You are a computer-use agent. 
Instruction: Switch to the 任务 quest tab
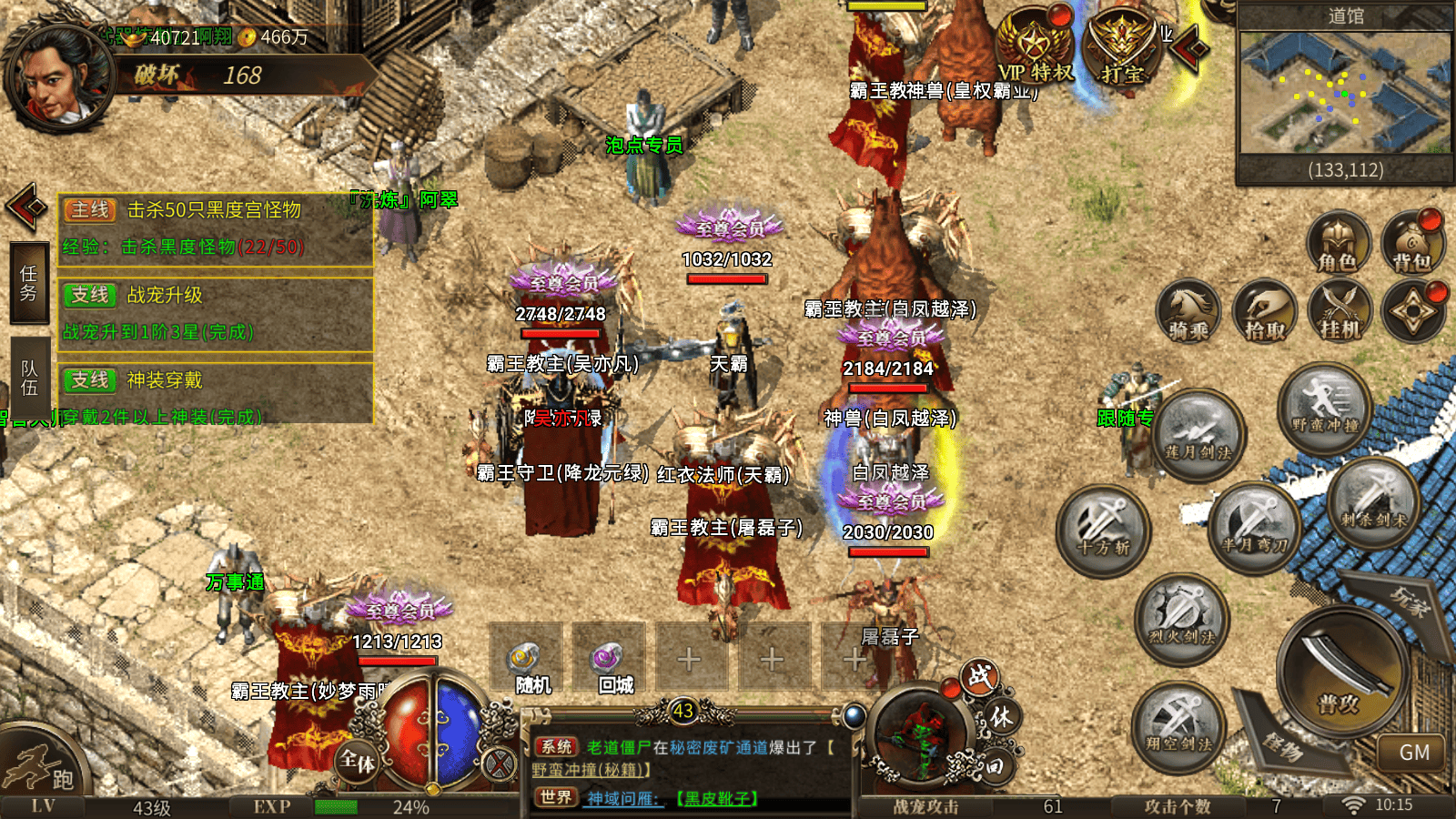pyautogui.click(x=29, y=283)
